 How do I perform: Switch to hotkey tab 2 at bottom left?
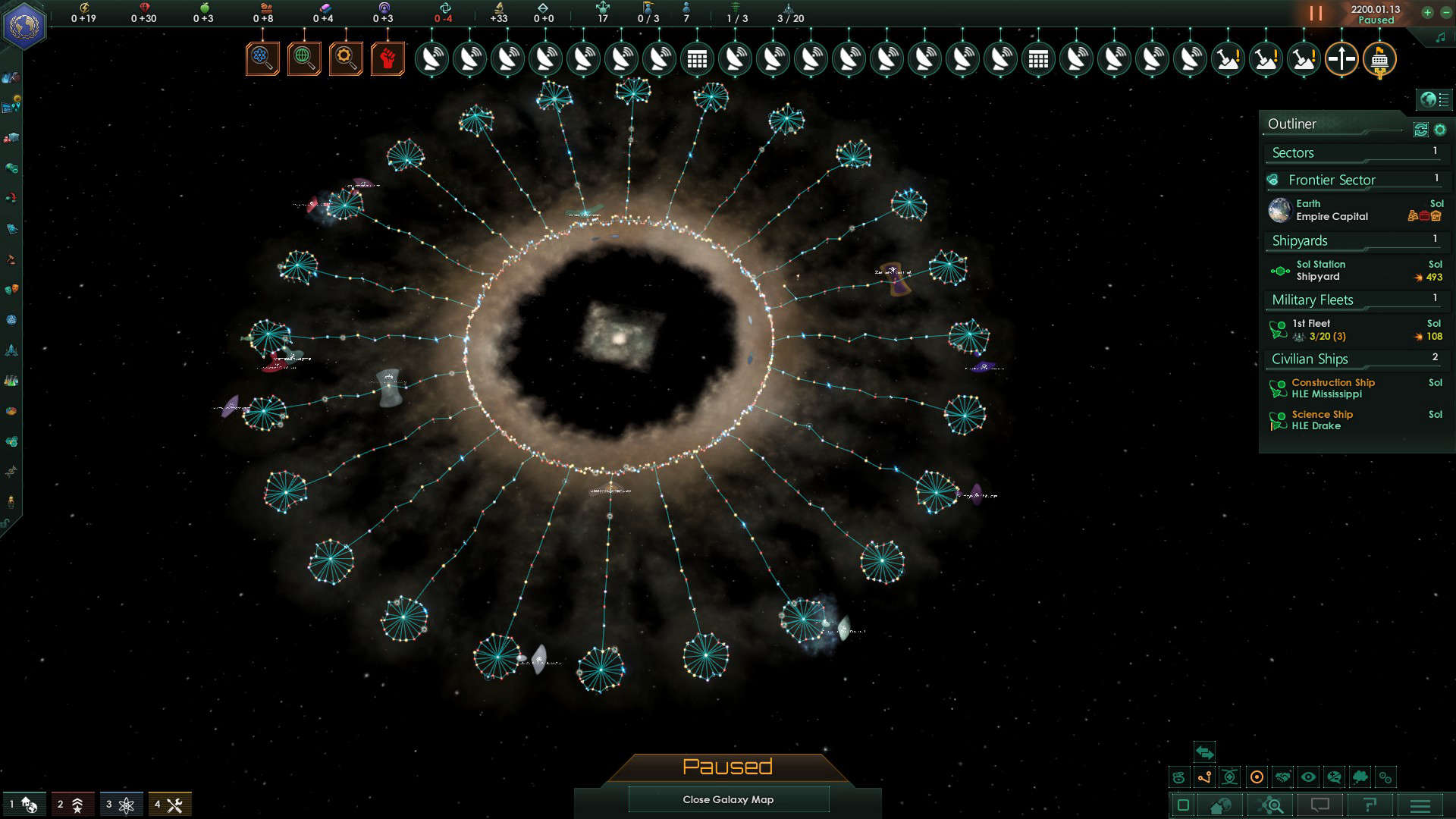[x=74, y=804]
